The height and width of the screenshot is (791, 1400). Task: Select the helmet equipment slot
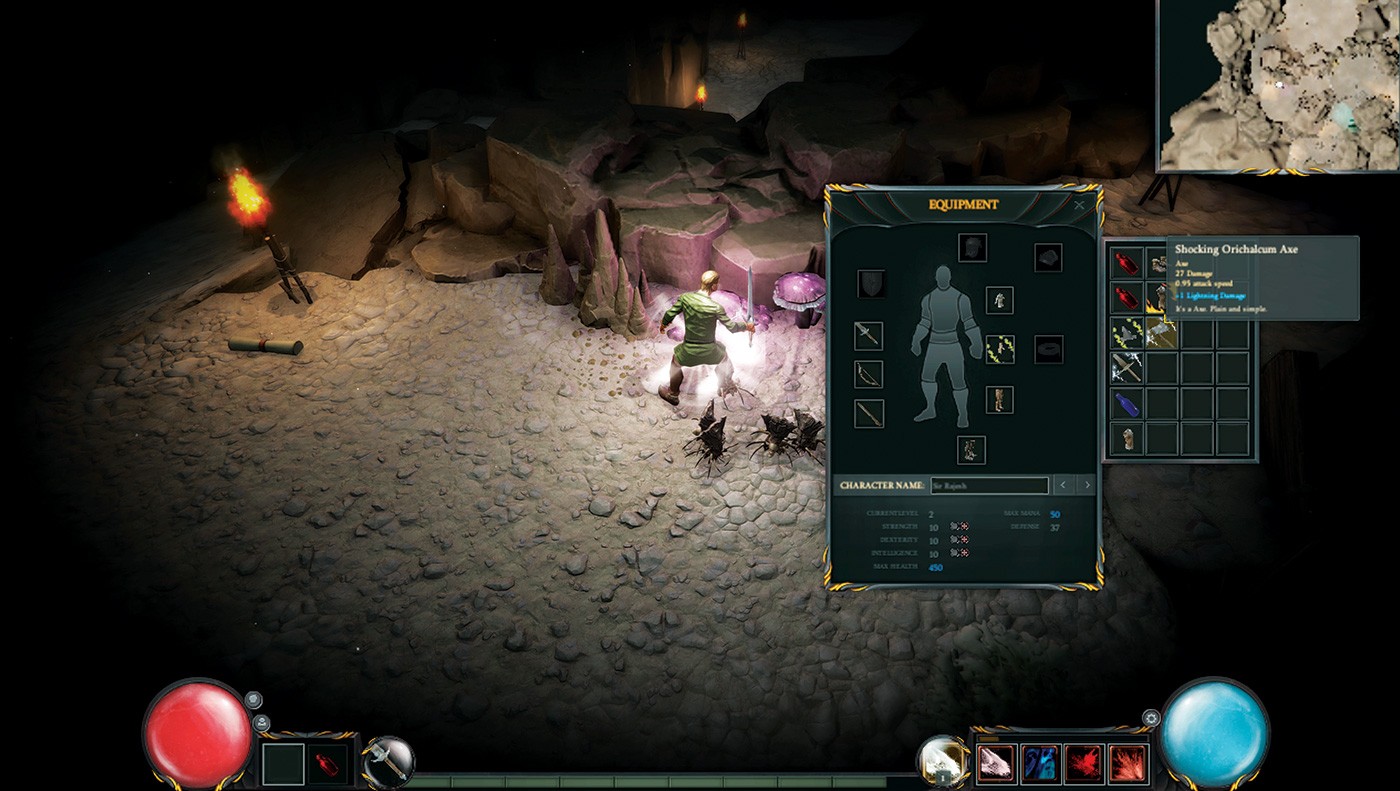(972, 247)
